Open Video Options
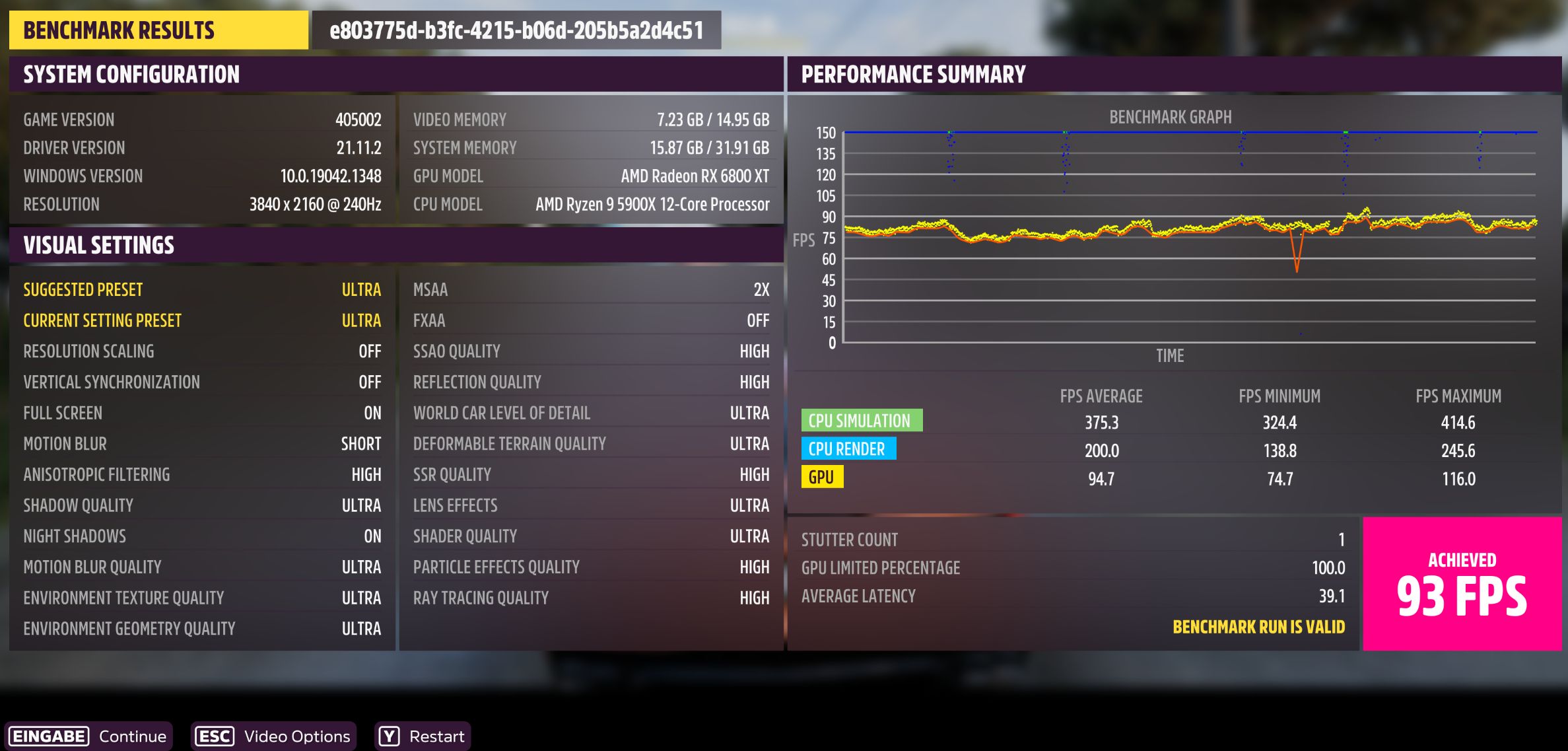This screenshot has height=751, width=1568. coord(296,736)
